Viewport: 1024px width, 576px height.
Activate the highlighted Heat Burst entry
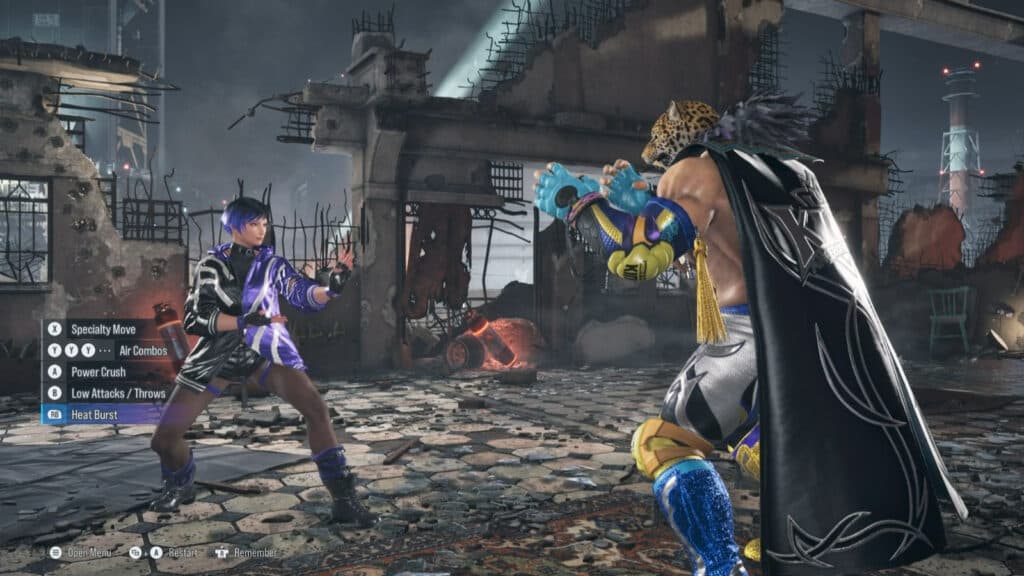coord(95,414)
